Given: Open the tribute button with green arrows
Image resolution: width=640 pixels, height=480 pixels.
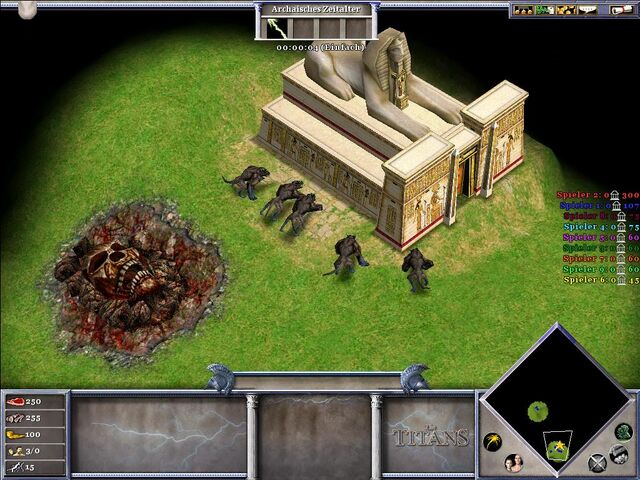Looking at the screenshot, I should coord(546,10).
